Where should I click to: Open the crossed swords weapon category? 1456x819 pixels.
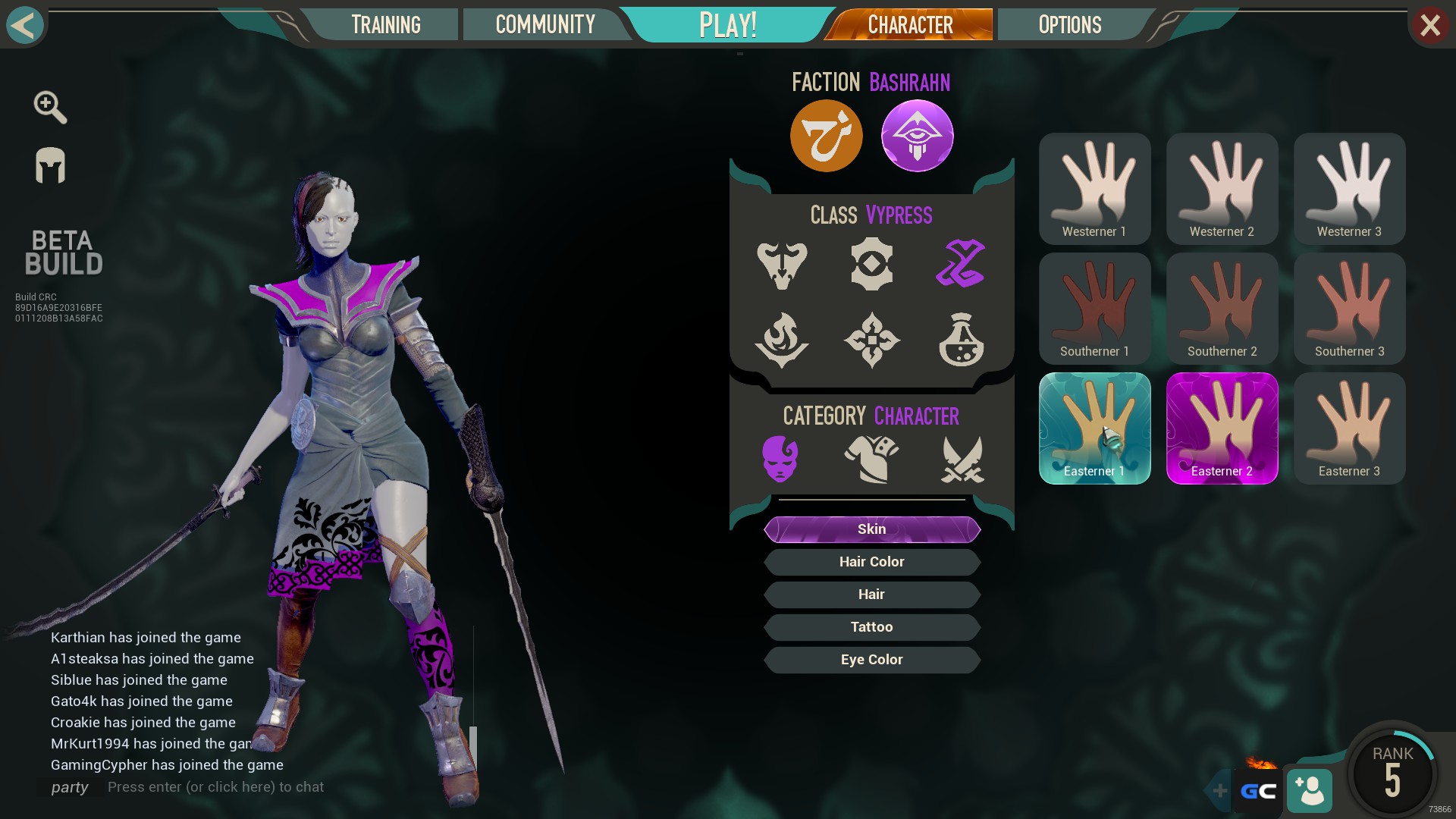coord(962,459)
